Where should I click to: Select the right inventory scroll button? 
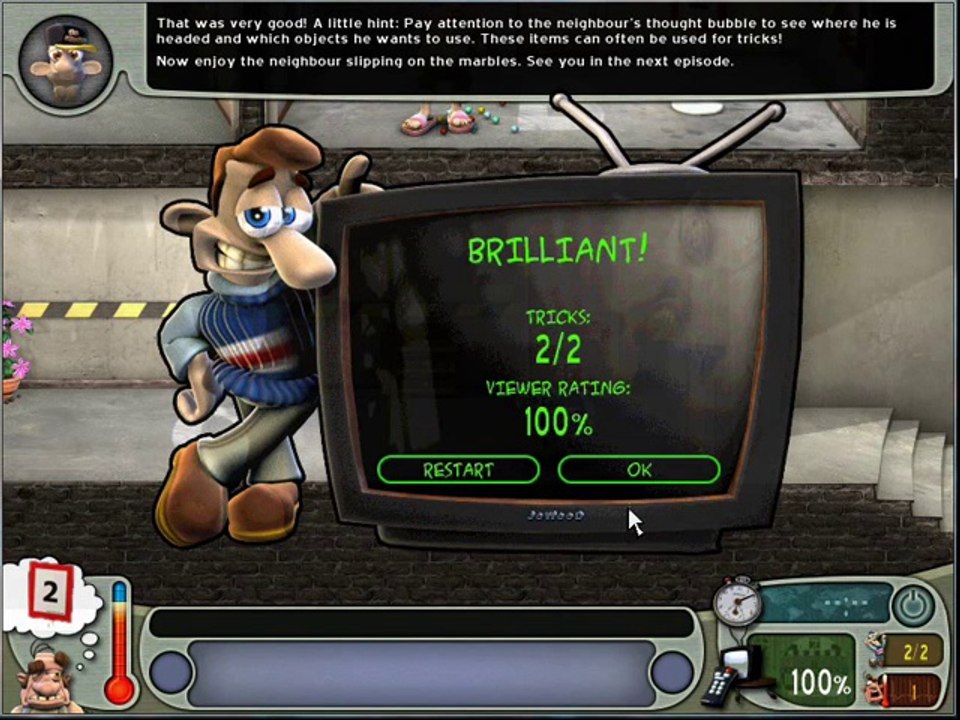671,672
